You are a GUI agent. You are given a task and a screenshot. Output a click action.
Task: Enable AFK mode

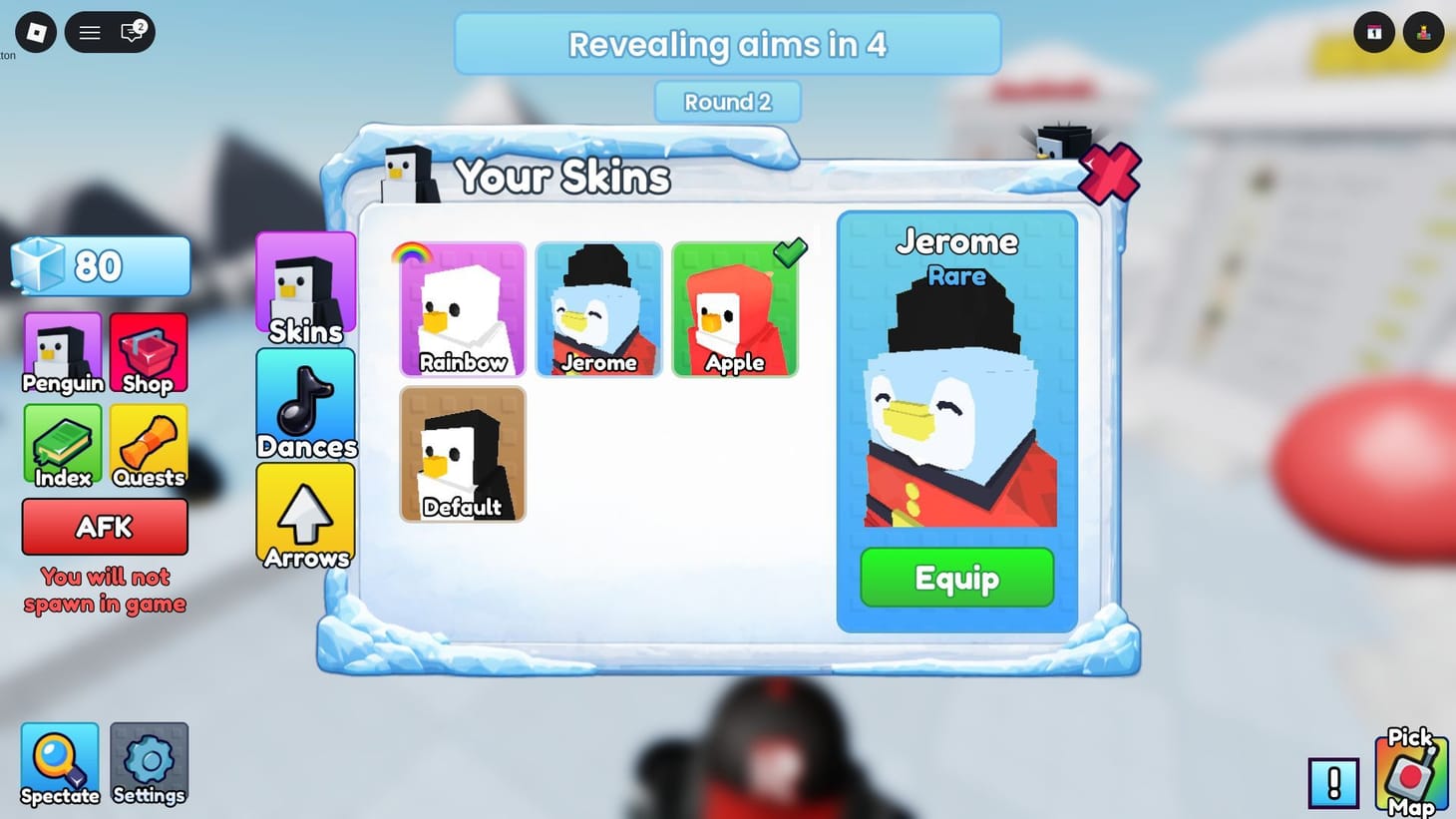pos(104,527)
